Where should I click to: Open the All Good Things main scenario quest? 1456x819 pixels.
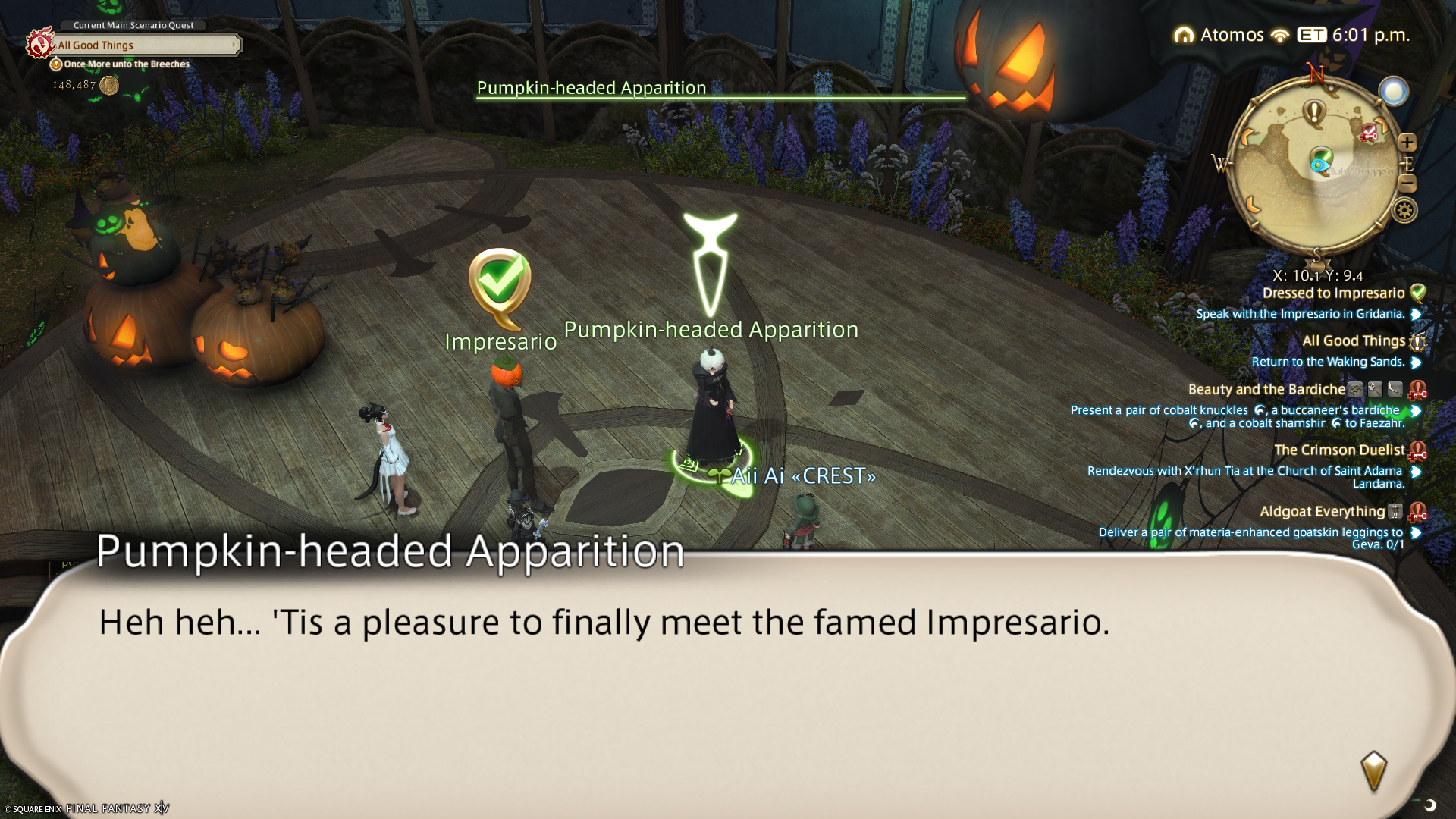(x=144, y=45)
